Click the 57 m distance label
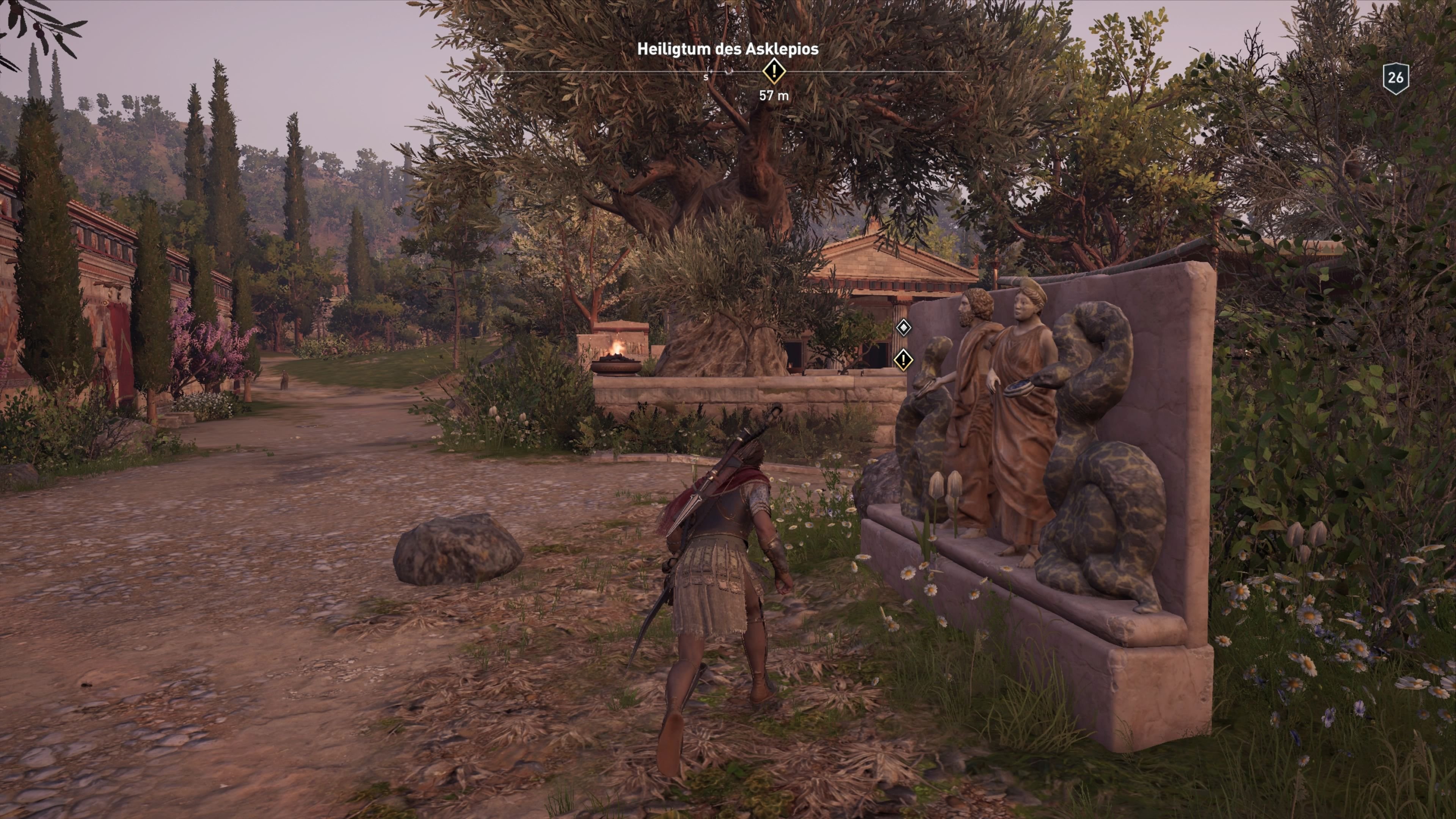The image size is (1456, 819). (774, 95)
